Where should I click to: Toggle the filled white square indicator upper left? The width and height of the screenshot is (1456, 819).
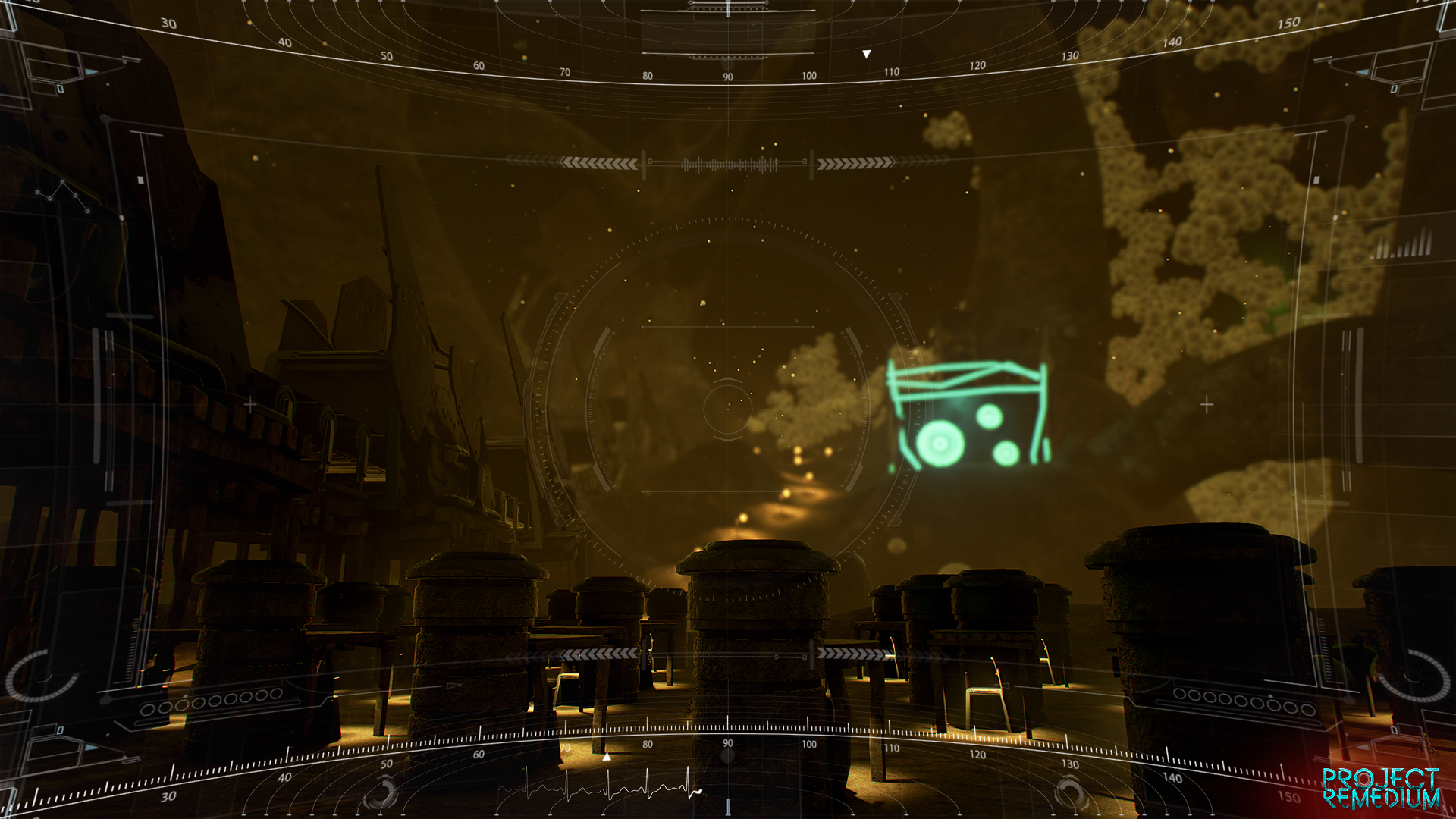pyautogui.click(x=139, y=180)
